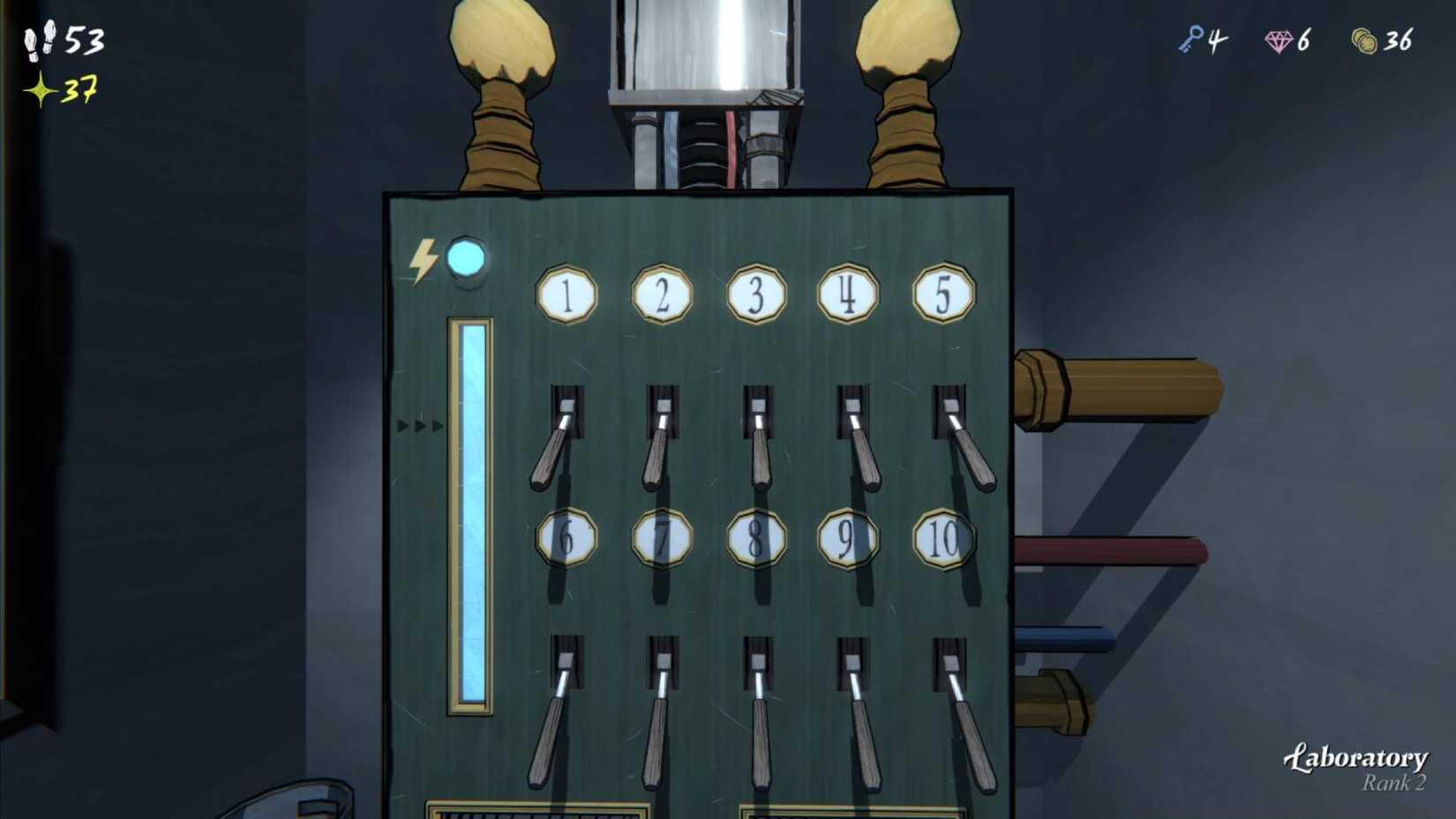Screen dimensions: 1456x819
Task: Select the Laboratory title text
Action: 1356,756
